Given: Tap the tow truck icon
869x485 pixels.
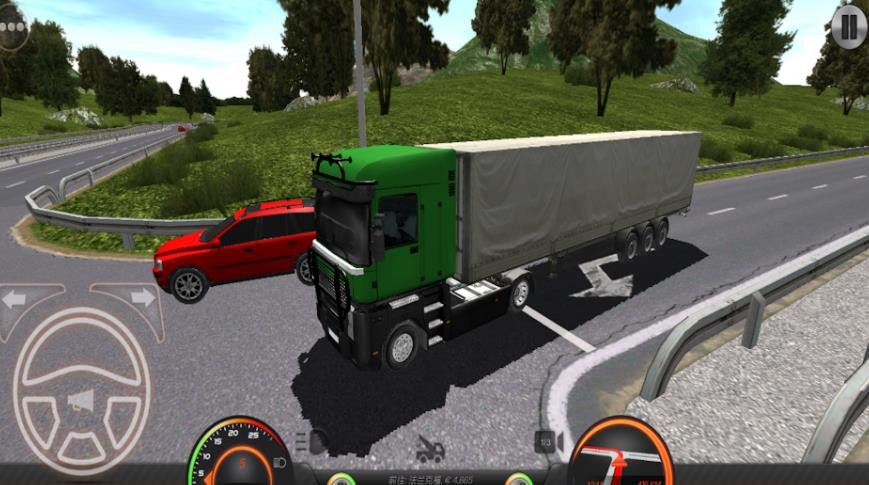Looking at the screenshot, I should tap(430, 449).
